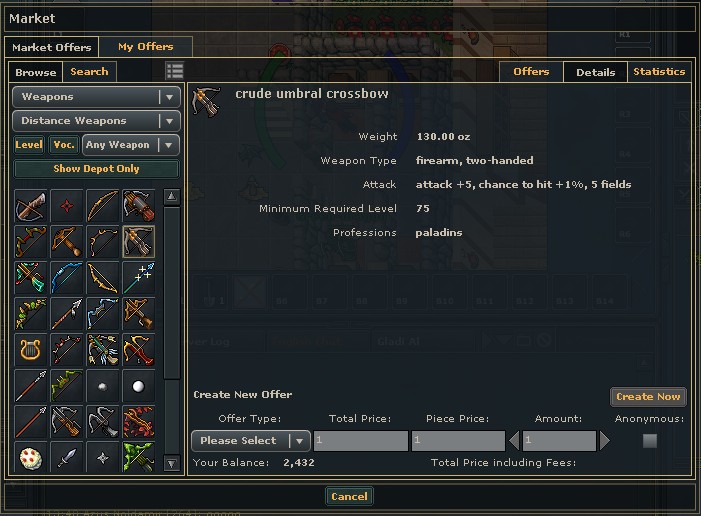701x516 pixels.
Task: Enable Show Depot Only filter
Action: 96,169
